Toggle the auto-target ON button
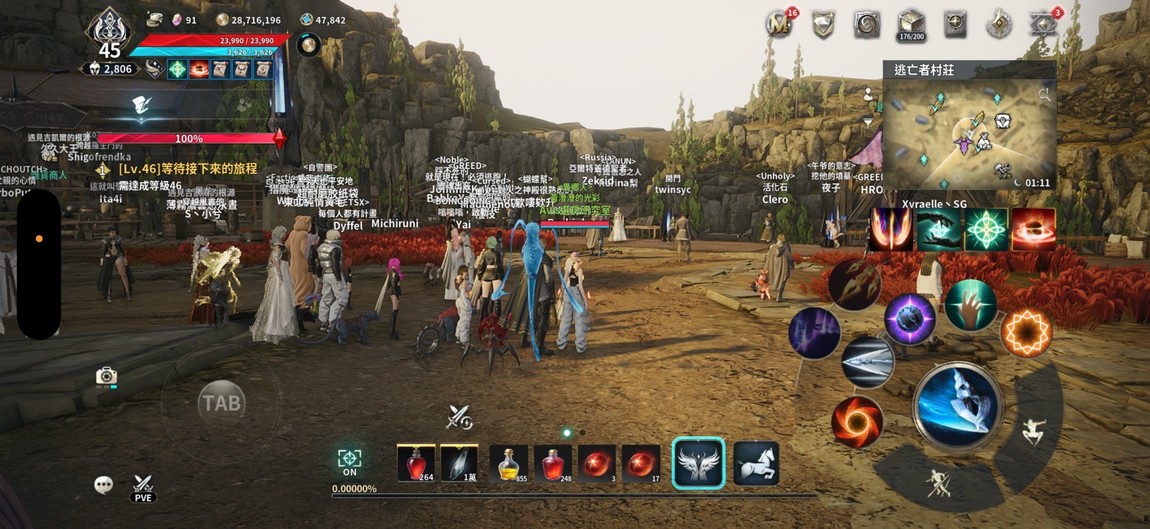Screen dimensions: 1150x529 [x=349, y=461]
